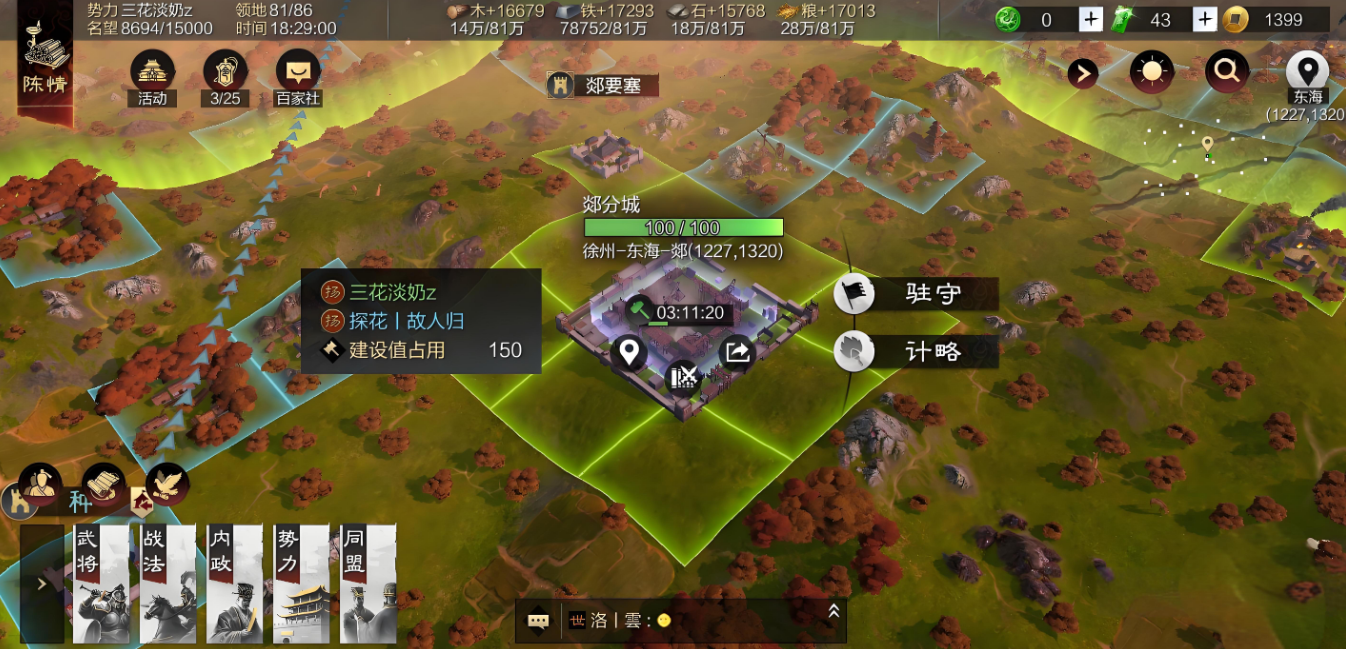Toggle the sun day-night icon
This screenshot has width=1346, height=649.
pos(1152,72)
